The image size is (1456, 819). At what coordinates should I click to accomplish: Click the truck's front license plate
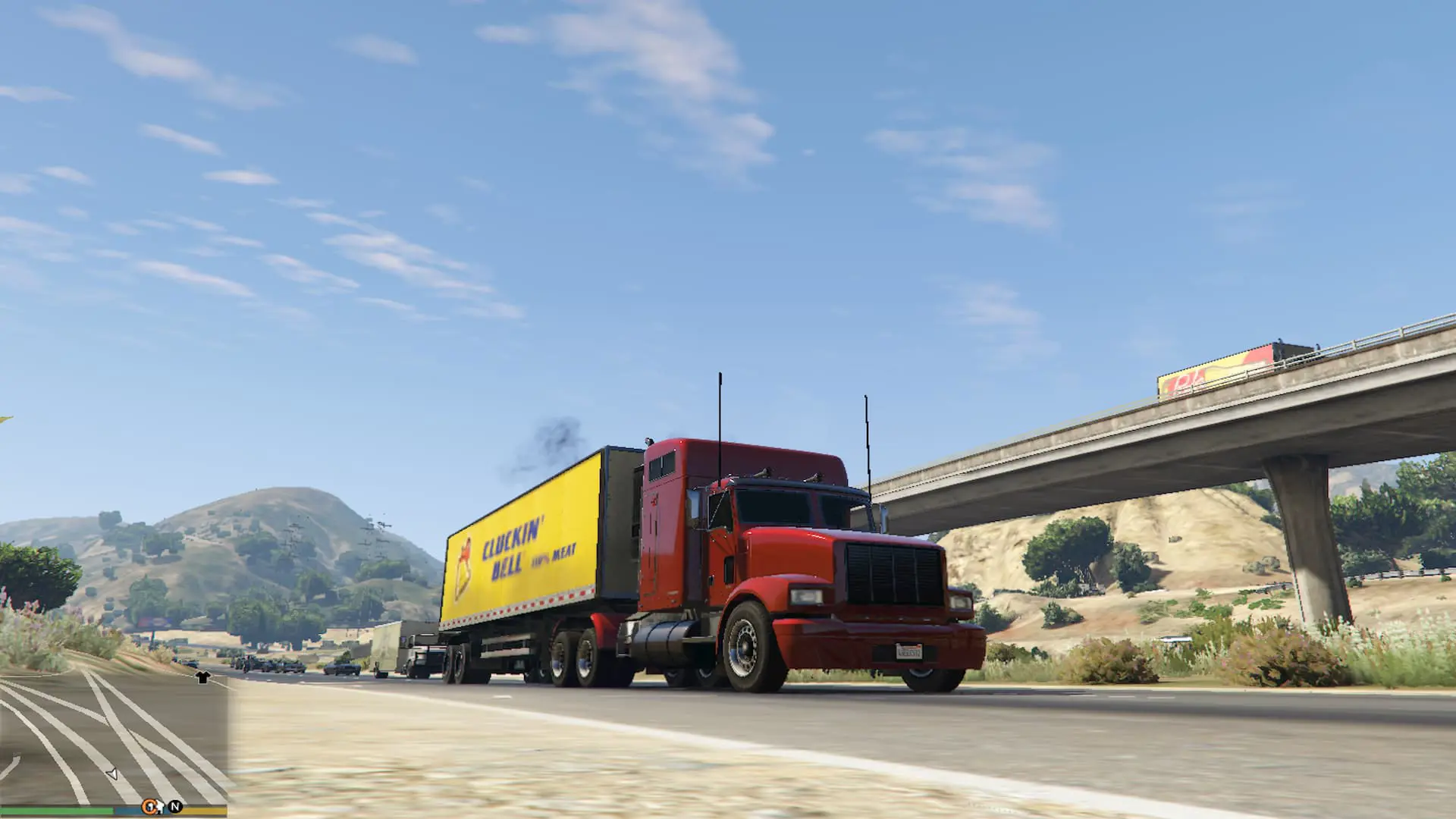tap(910, 651)
